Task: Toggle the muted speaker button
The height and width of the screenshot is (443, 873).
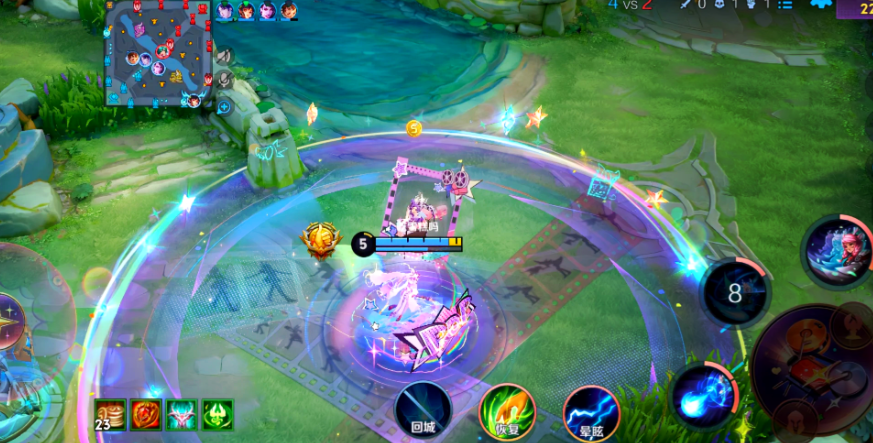Action: 224,56
